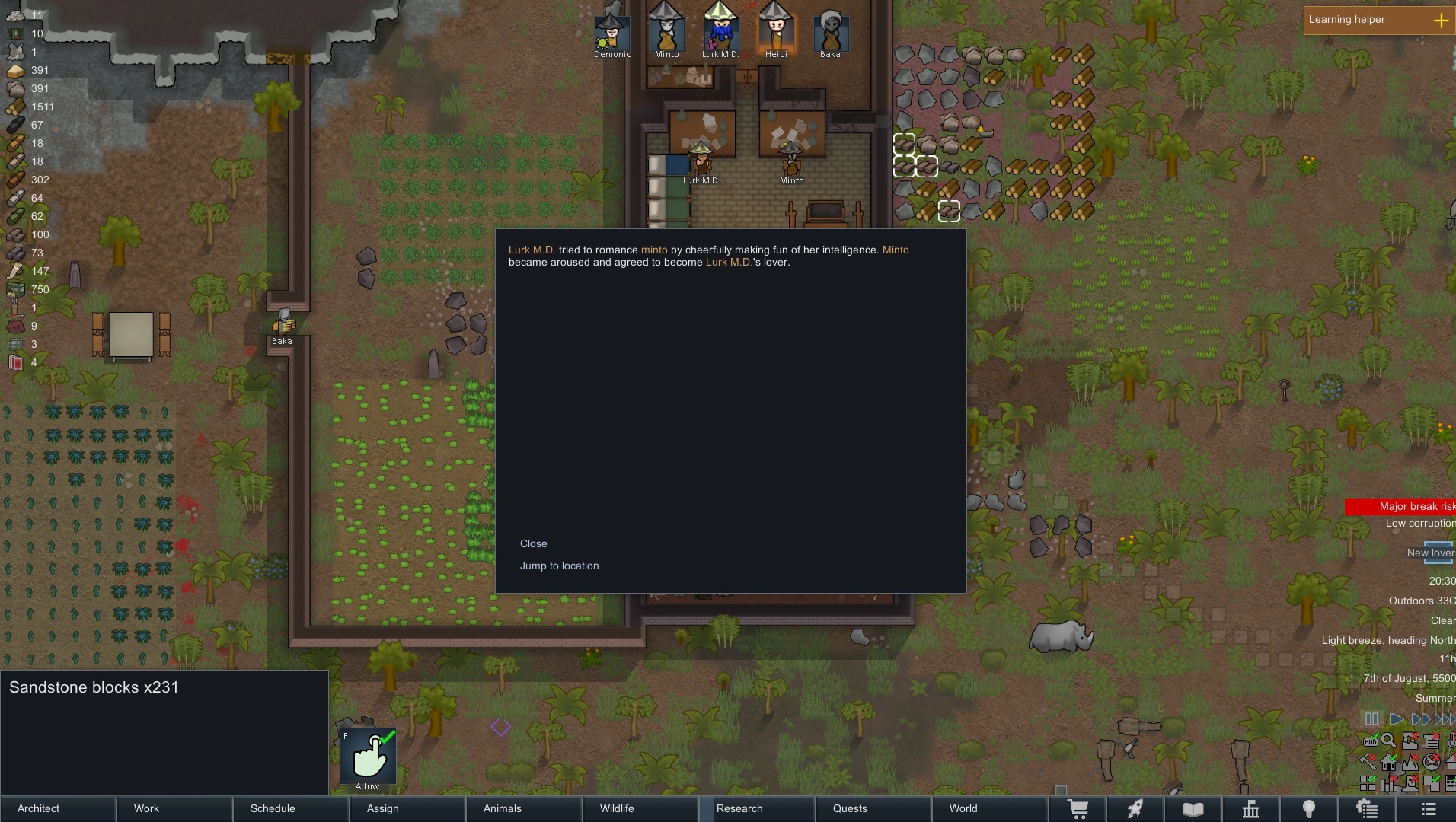Toggle the home area house overlay
This screenshot has height=822, width=1456.
1388,761
